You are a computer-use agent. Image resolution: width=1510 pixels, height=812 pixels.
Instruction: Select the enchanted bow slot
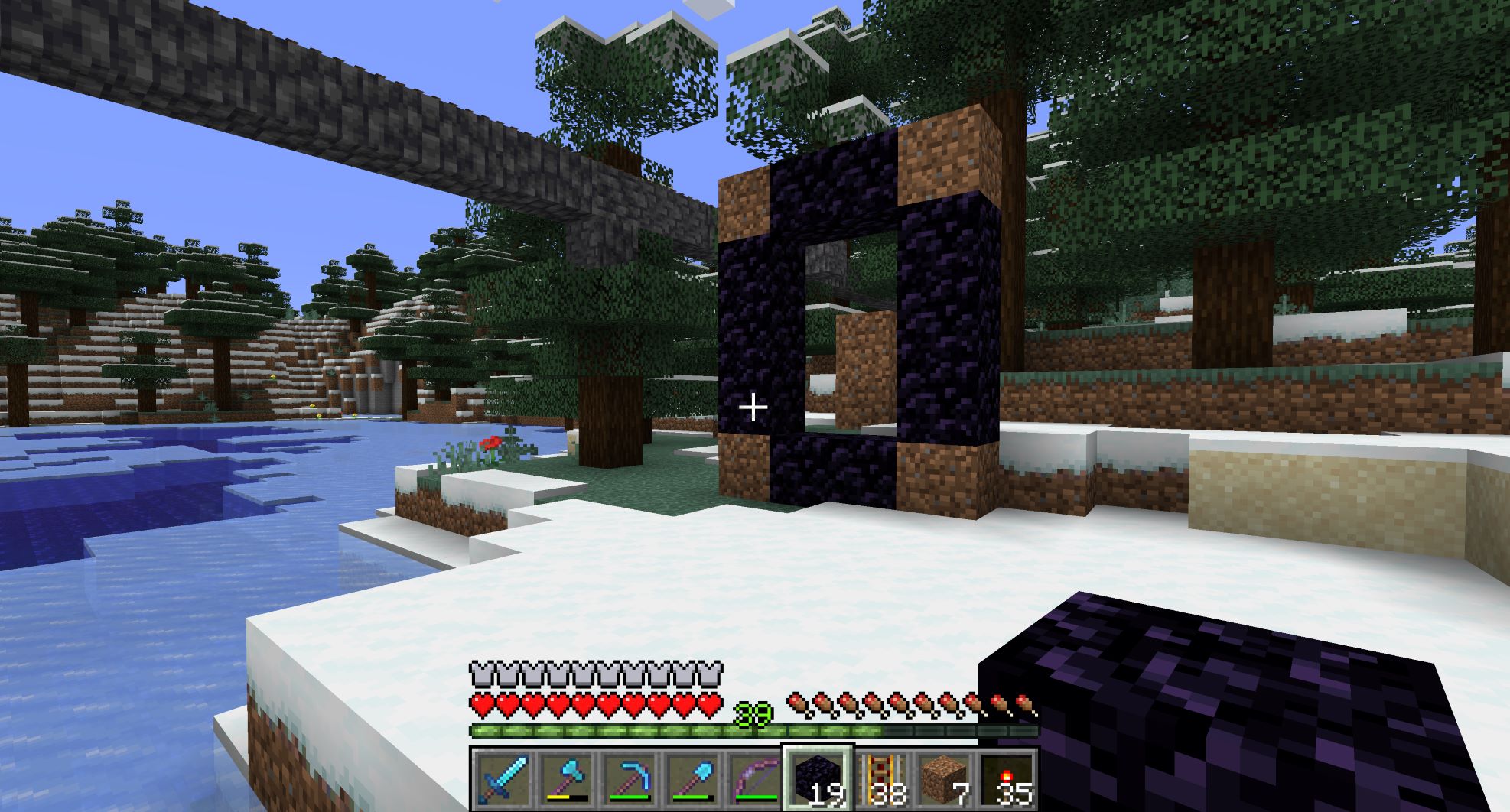coord(753,778)
